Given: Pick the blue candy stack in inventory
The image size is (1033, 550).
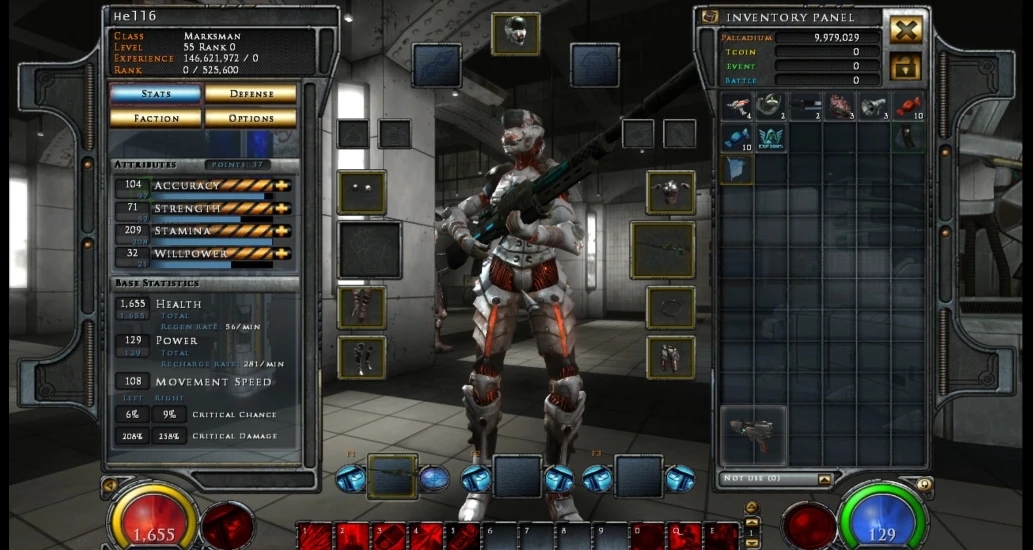Looking at the screenshot, I should click(737, 138).
